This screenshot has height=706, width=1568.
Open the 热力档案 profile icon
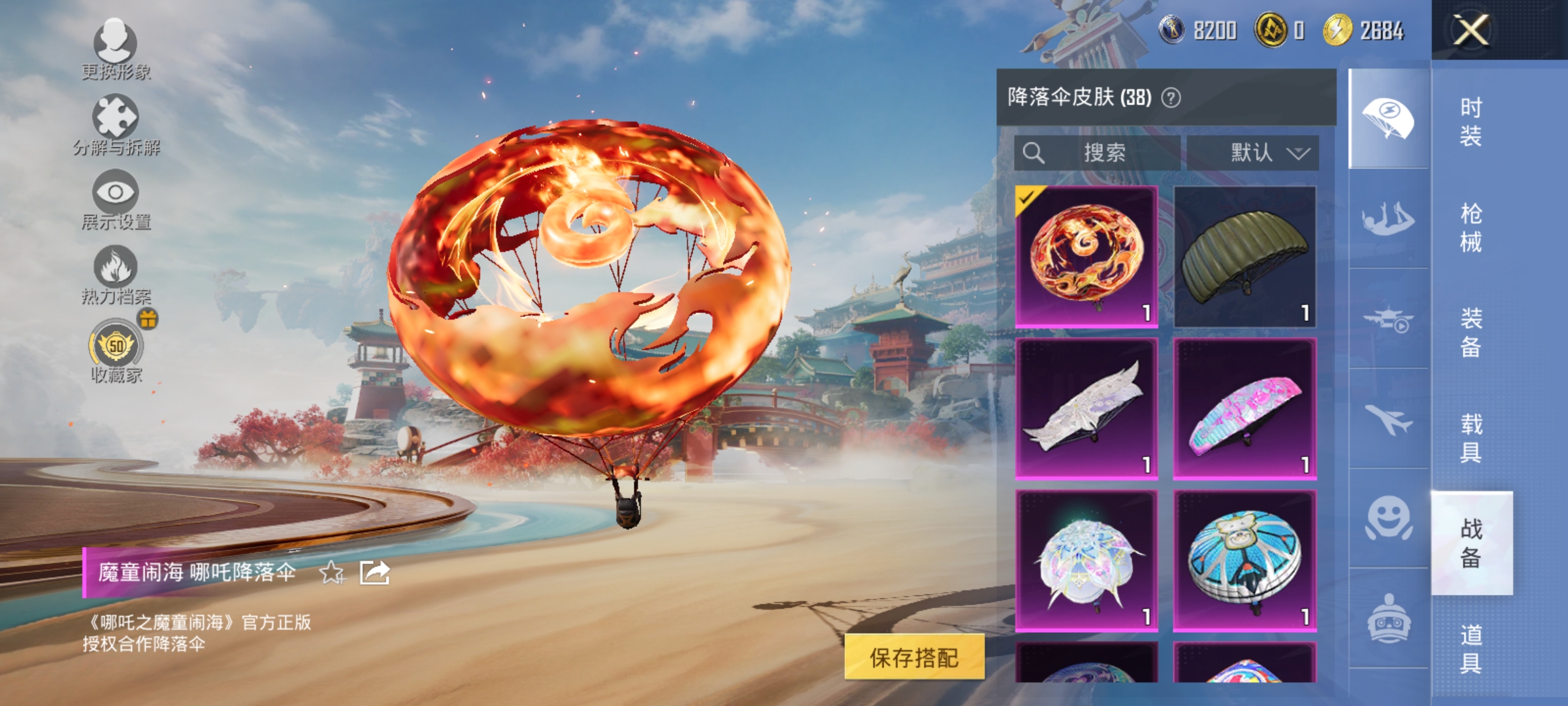click(x=114, y=275)
